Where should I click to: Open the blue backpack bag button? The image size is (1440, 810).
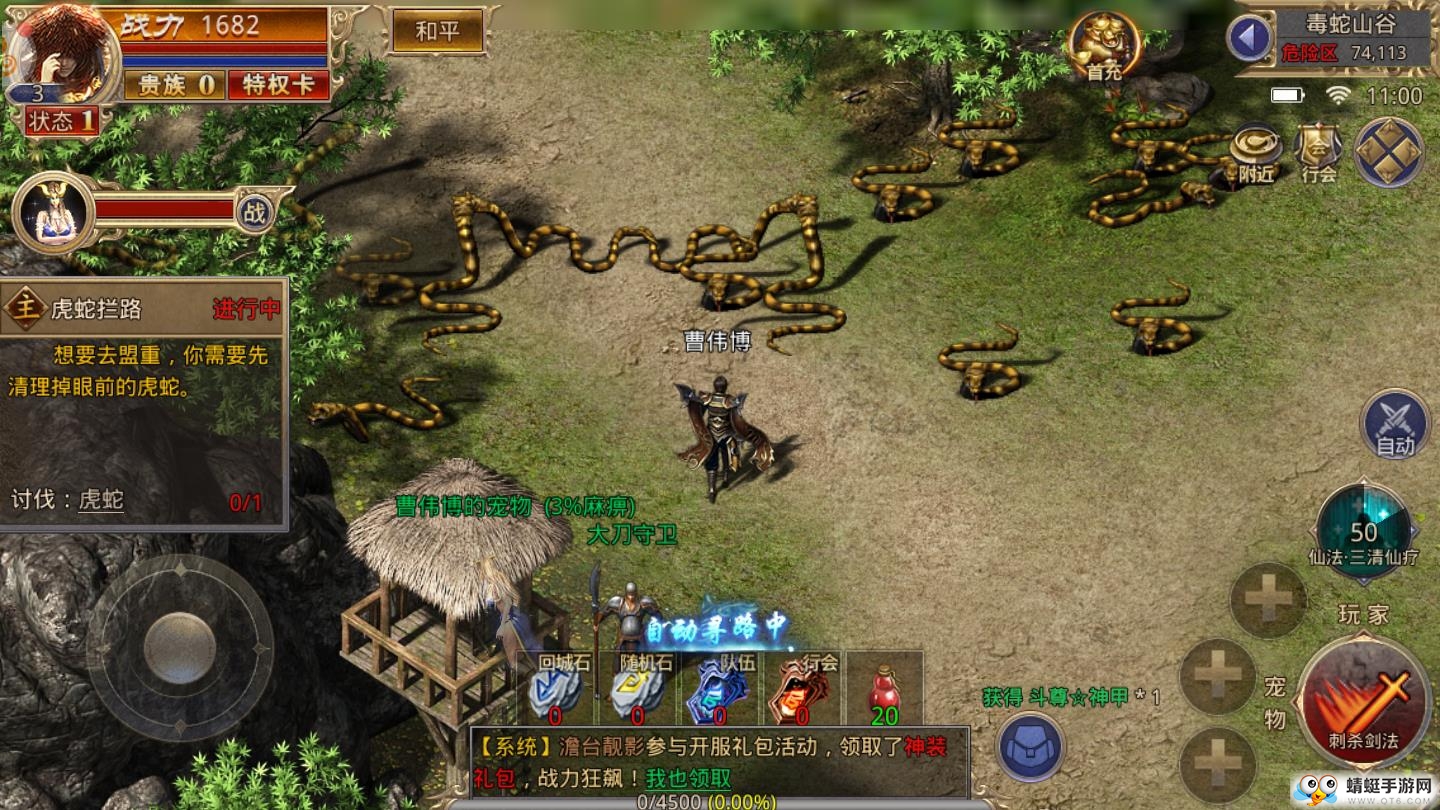pyautogui.click(x=1030, y=746)
